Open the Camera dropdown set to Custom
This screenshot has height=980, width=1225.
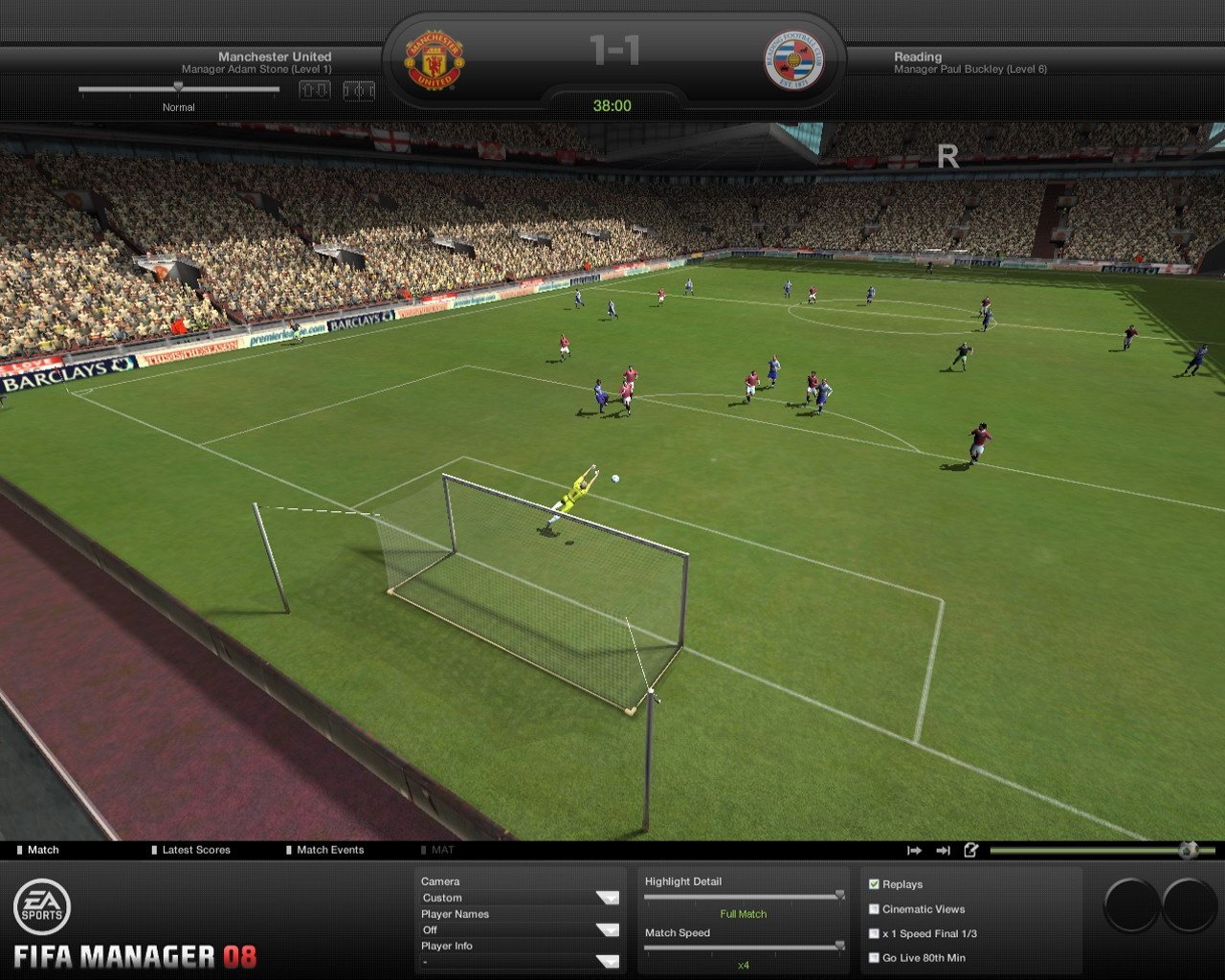pos(517,897)
